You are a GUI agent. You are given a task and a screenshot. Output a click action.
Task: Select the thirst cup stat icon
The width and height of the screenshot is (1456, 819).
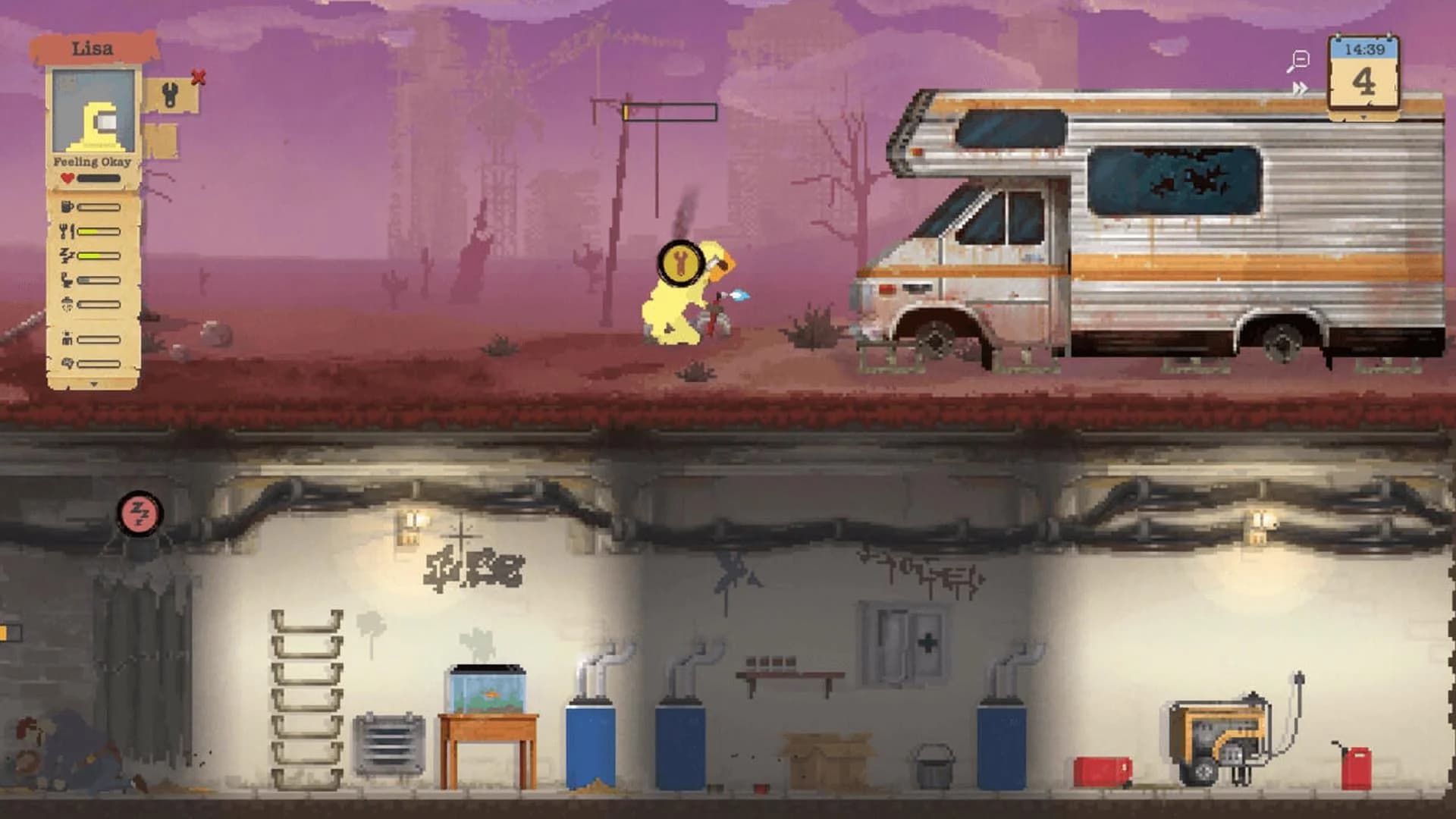[67, 207]
